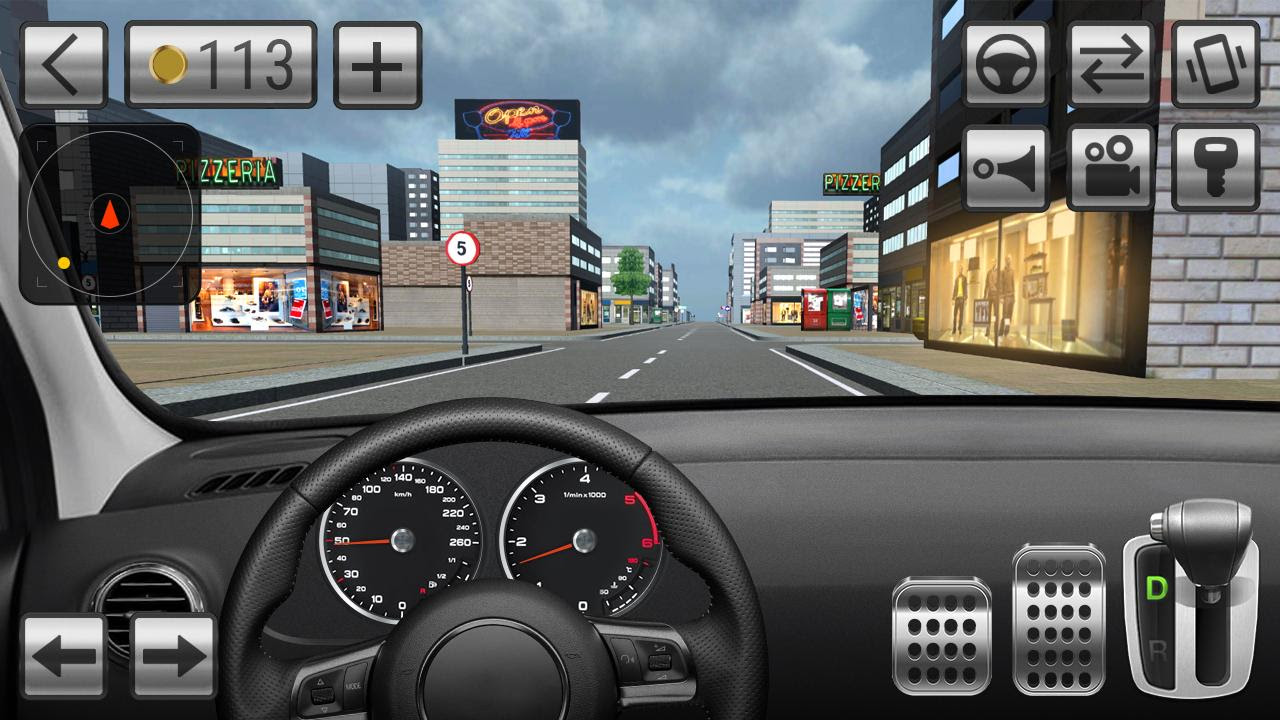Screen dimensions: 1280x720
Task: Shift the gear lever to reverse
Action: 1158,651
